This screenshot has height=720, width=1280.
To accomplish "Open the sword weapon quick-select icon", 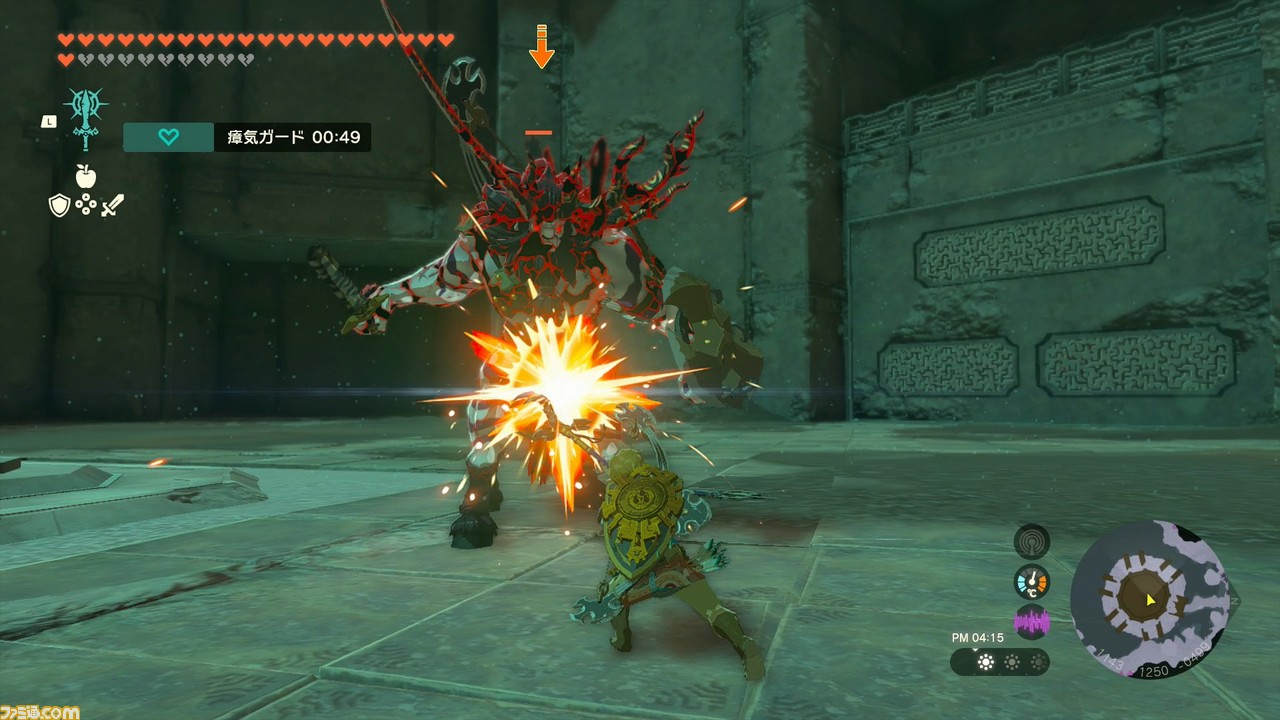I will point(112,206).
